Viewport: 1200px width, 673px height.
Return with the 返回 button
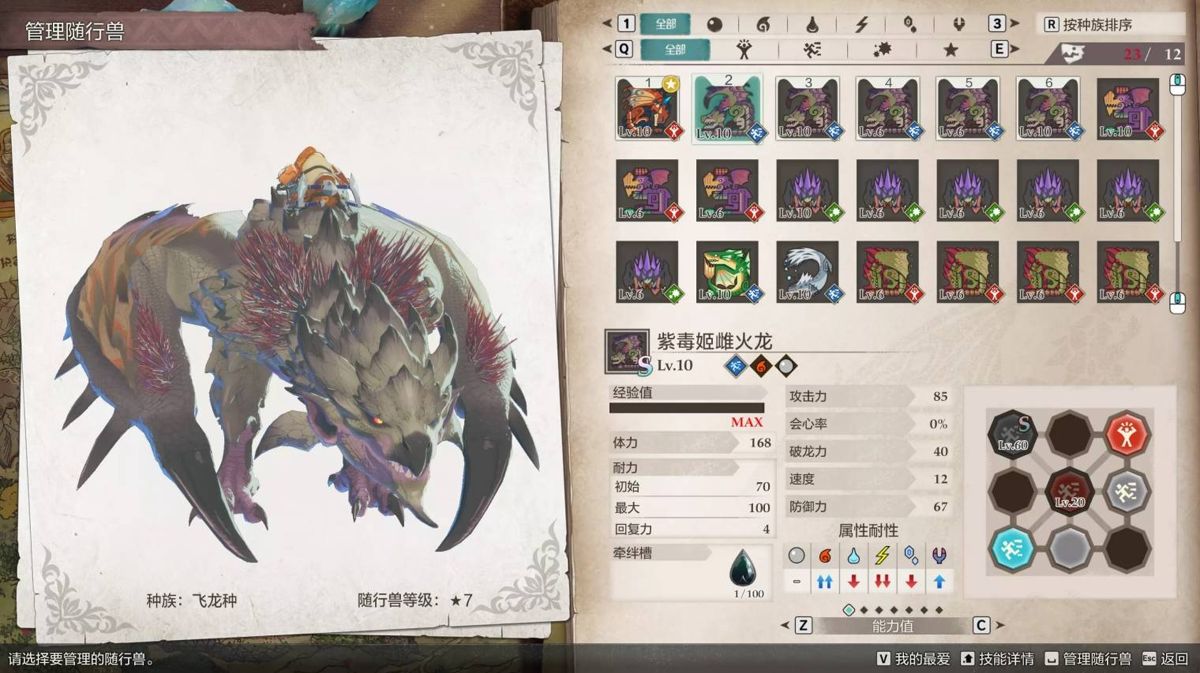pos(1166,659)
